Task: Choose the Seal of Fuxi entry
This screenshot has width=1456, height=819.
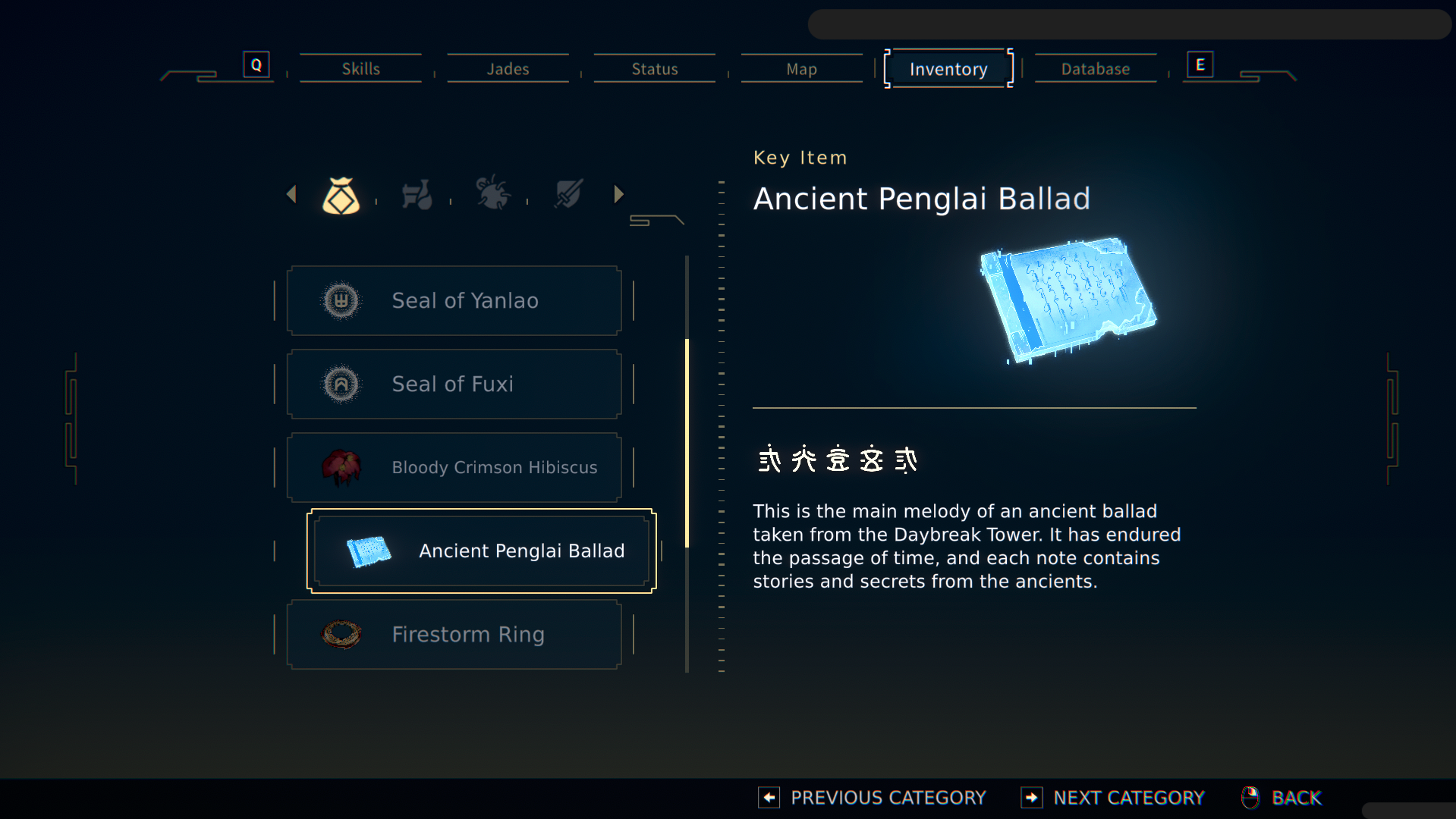Action: coord(454,384)
